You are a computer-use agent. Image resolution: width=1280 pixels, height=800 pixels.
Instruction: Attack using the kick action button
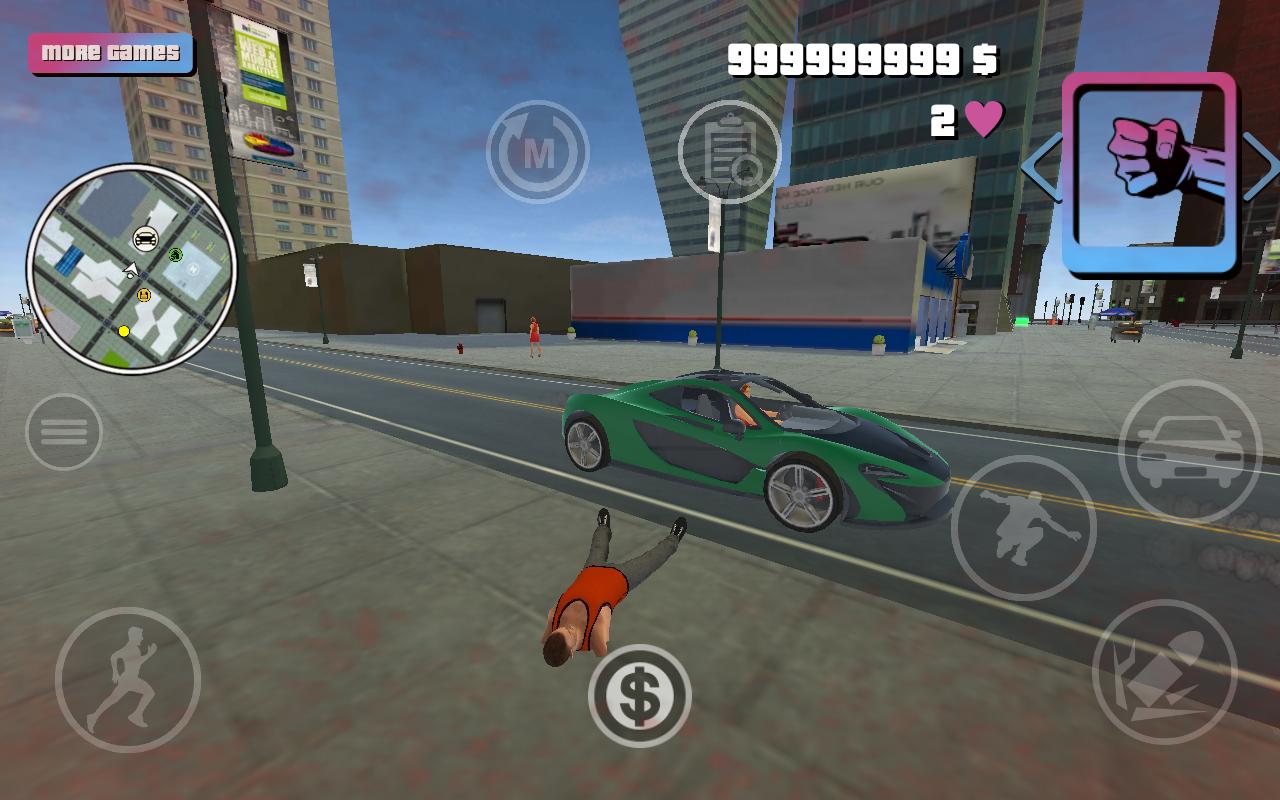(x=1164, y=672)
